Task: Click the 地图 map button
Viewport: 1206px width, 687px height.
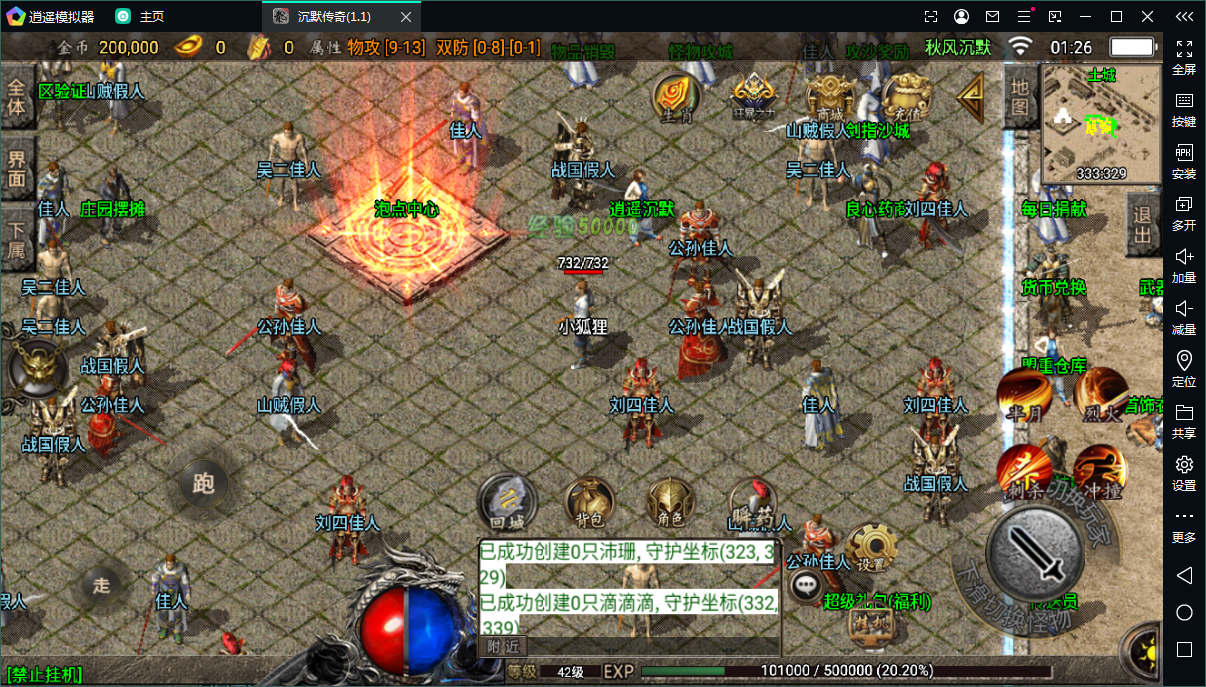Action: [1019, 98]
